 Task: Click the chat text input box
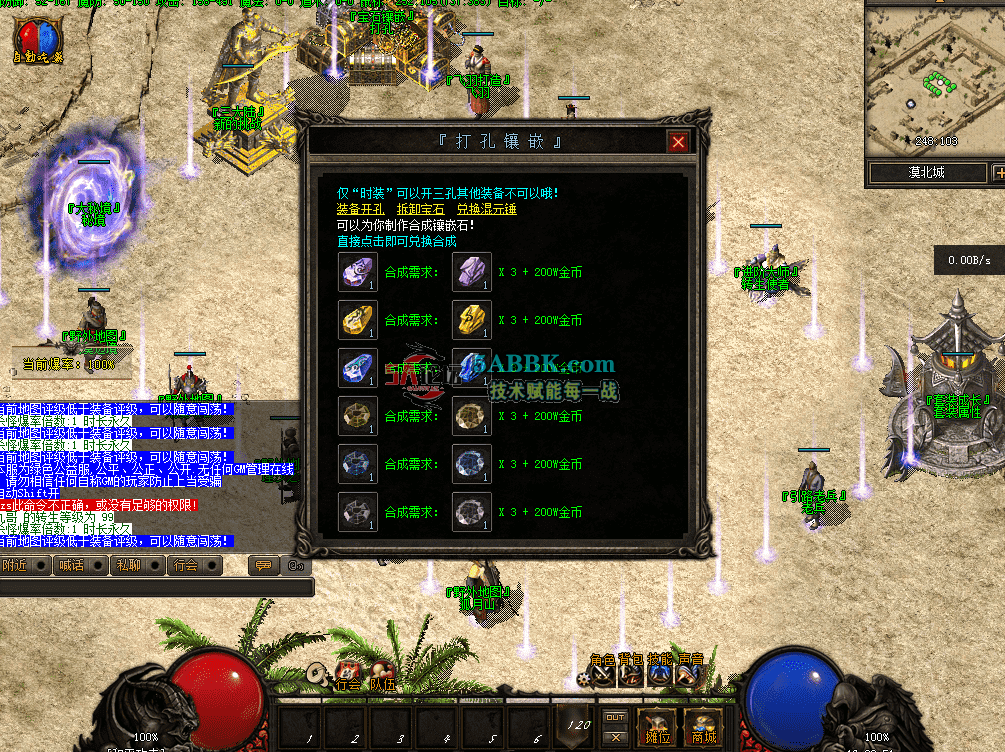(150, 588)
